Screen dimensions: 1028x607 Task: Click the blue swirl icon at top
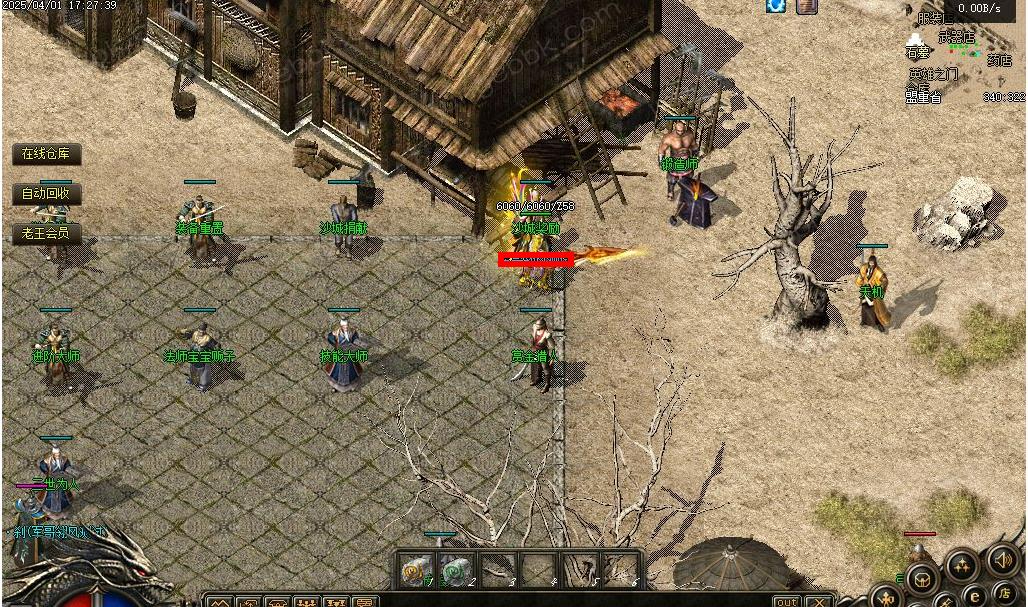tap(776, 6)
